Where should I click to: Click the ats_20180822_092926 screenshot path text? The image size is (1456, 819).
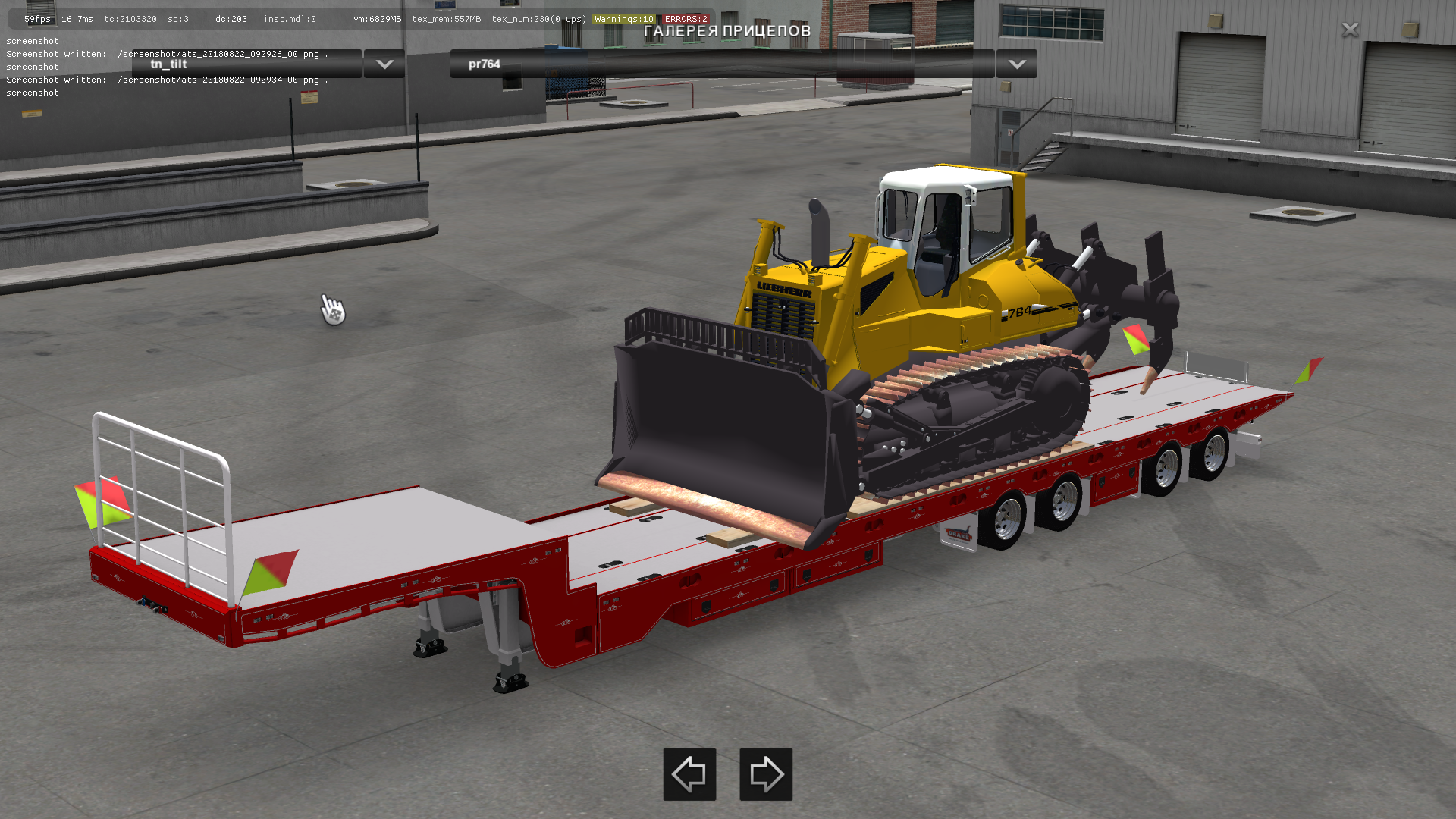coord(167,54)
